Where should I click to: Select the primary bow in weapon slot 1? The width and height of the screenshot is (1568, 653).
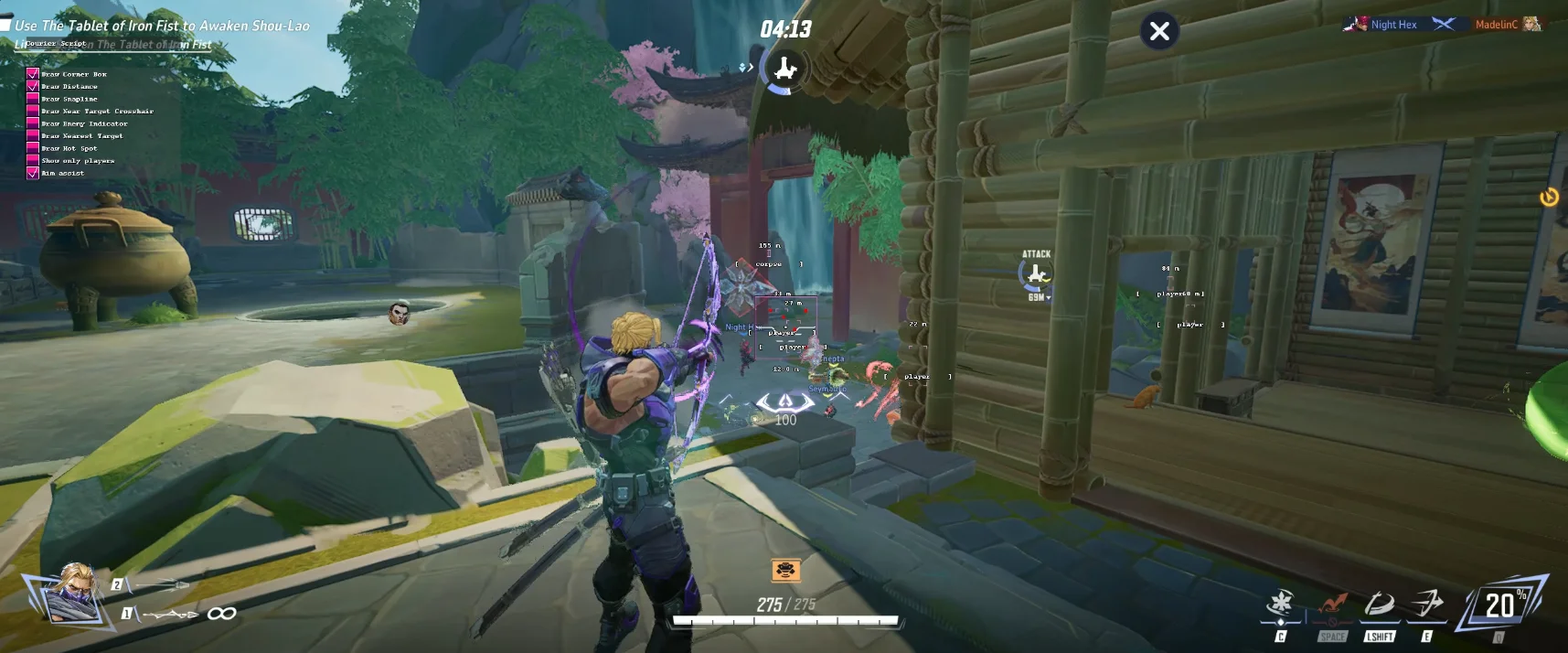(x=169, y=614)
